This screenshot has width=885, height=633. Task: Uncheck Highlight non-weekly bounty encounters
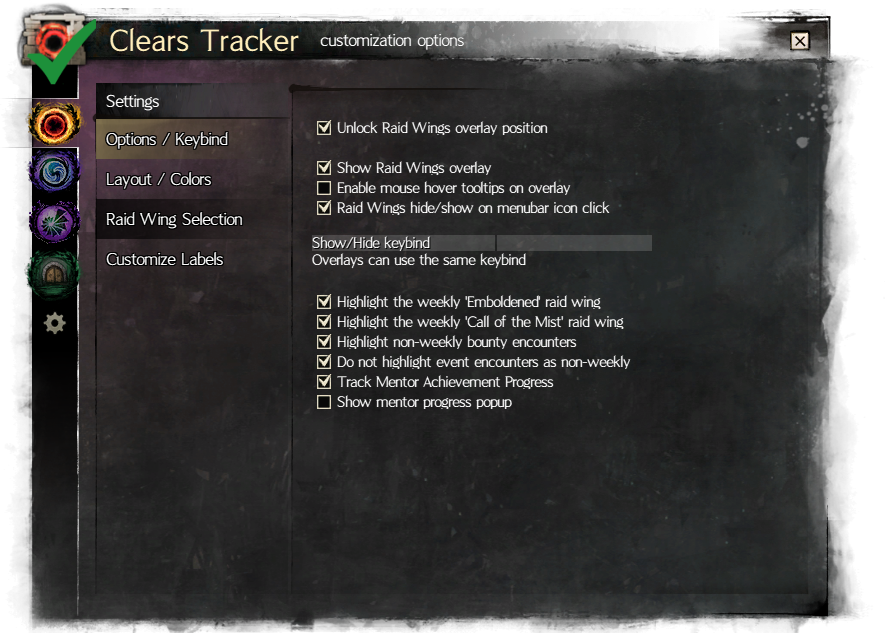click(x=324, y=342)
